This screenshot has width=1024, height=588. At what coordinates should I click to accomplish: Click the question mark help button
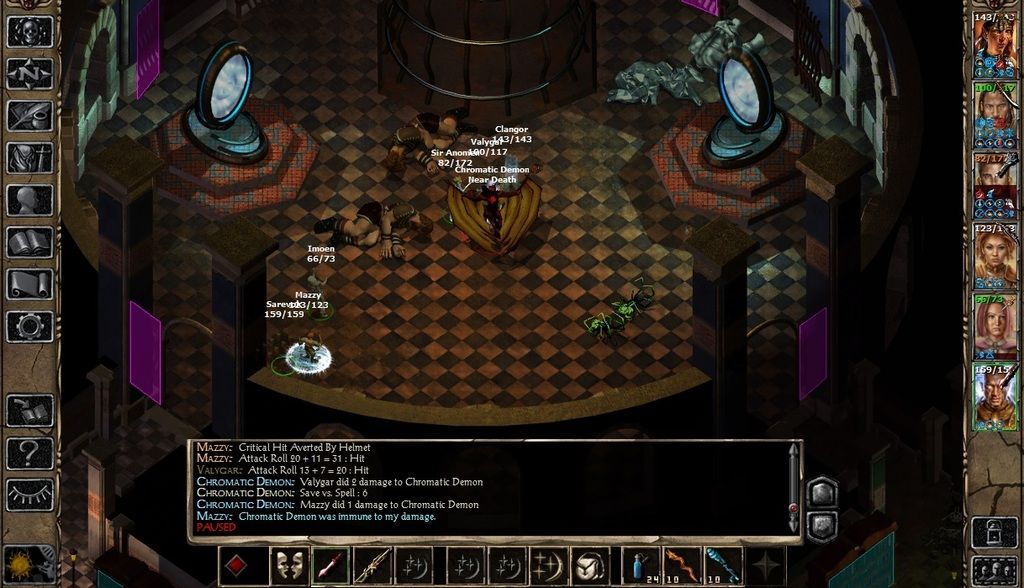pos(30,453)
